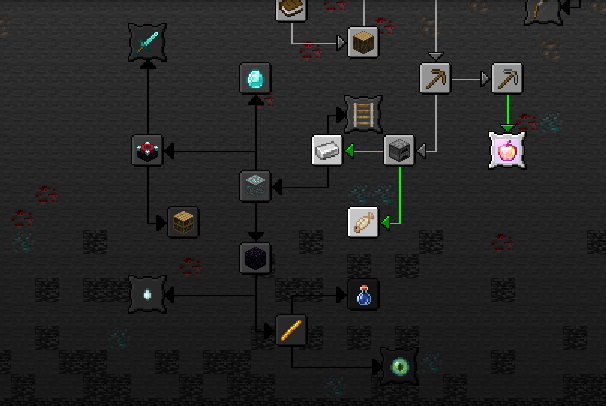The height and width of the screenshot is (406, 606).
Task: Click the cooked fish achievement
Action: click(x=363, y=222)
